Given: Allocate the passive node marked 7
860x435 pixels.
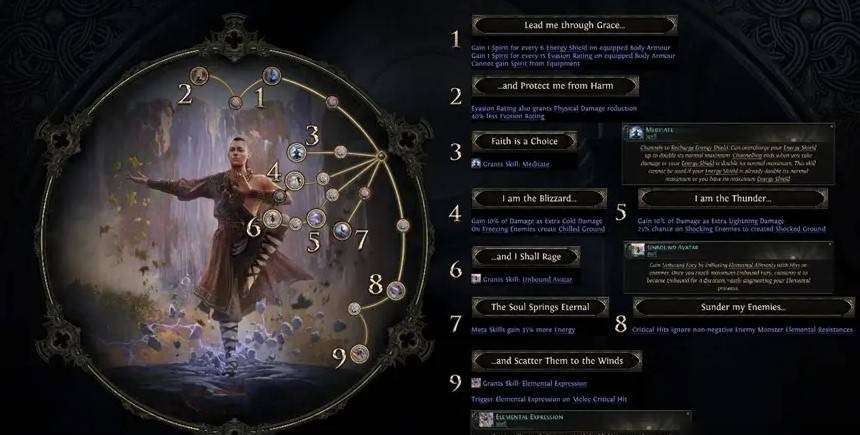Looking at the screenshot, I should 342,230.
